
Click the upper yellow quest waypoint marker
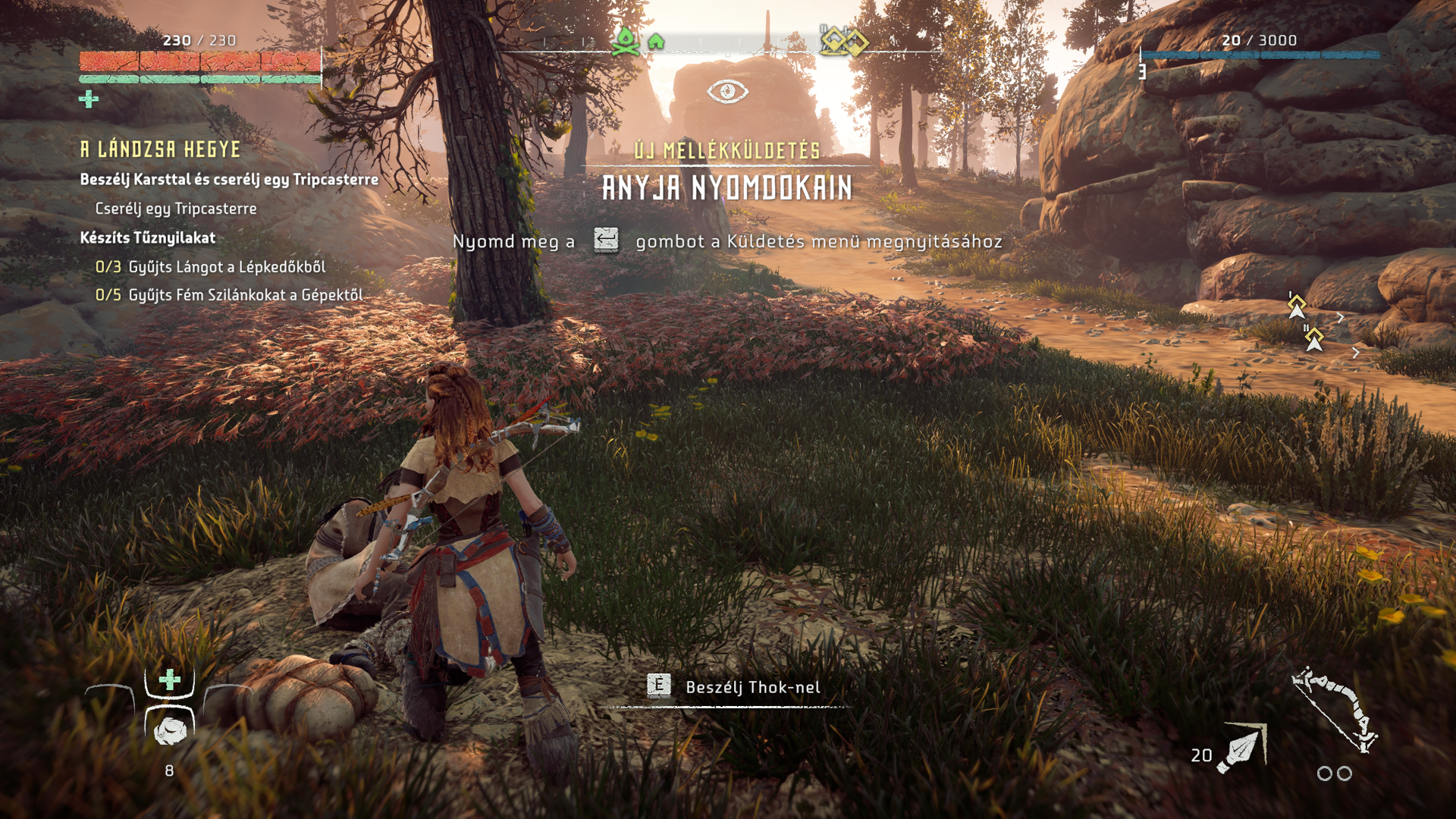pyautogui.click(x=1297, y=306)
